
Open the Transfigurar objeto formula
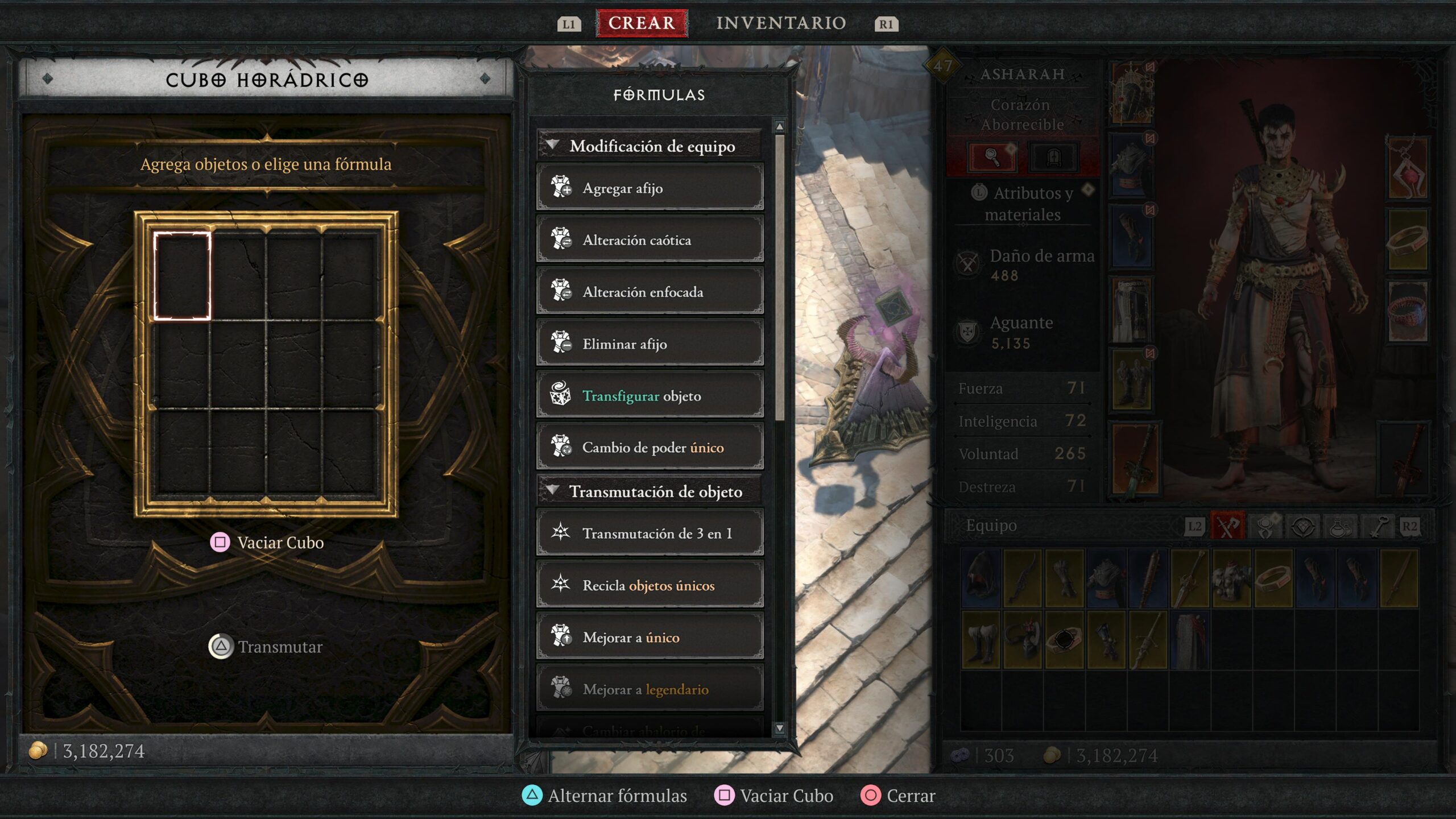[x=650, y=396]
